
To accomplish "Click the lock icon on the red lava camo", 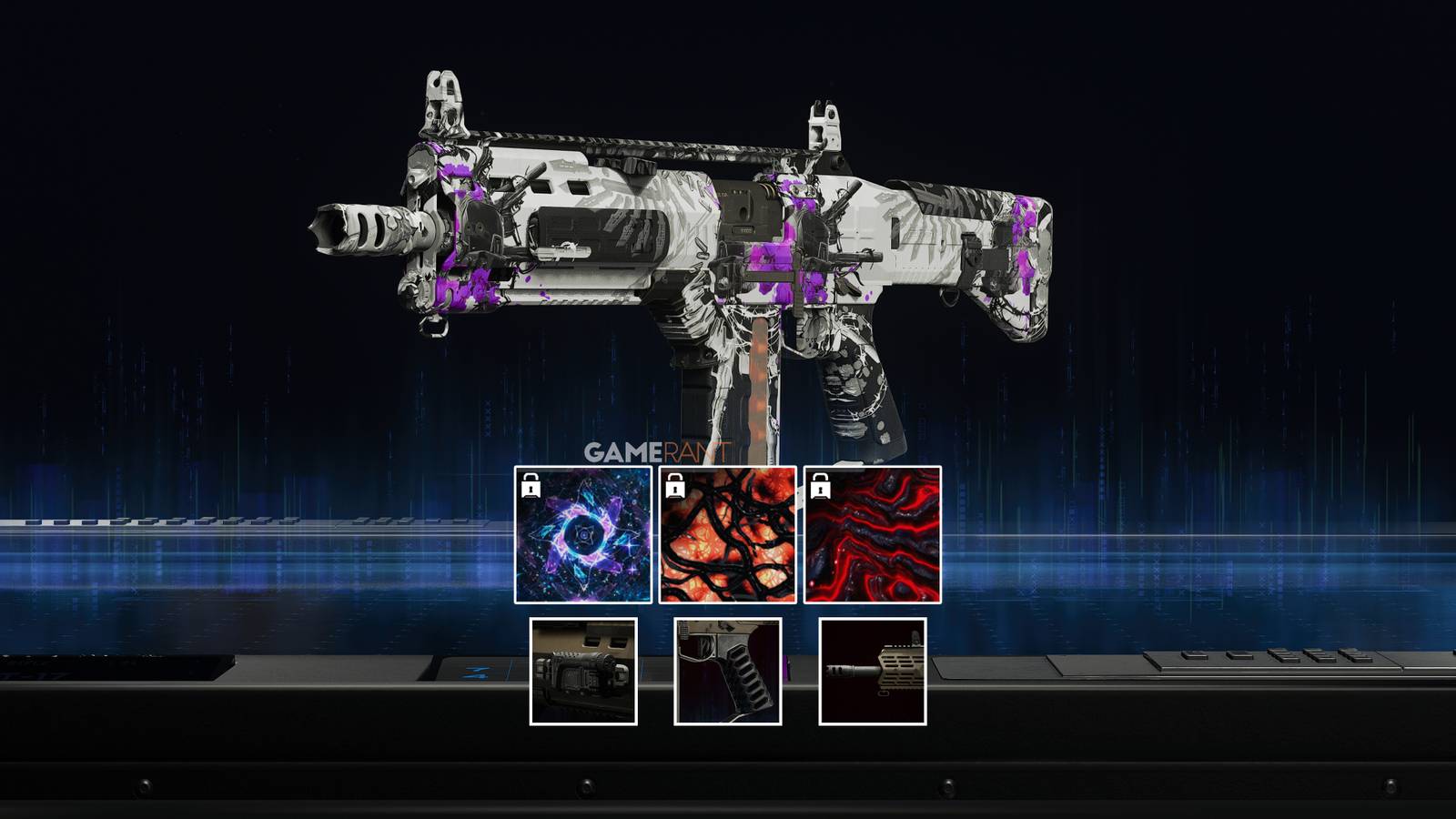I will pyautogui.click(x=820, y=489).
